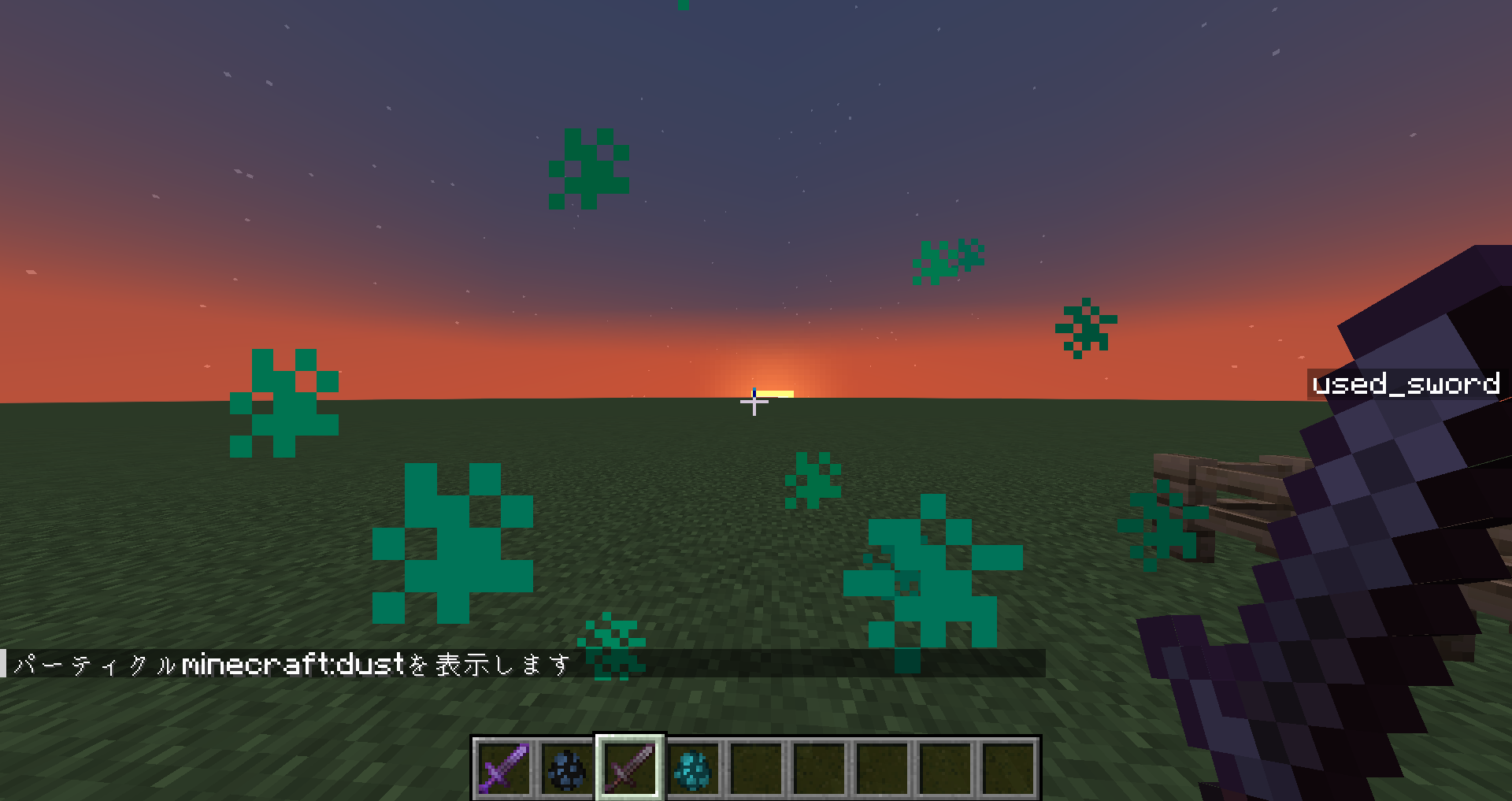Select the dark blue spawn egg in slot two
1512x801 pixels.
click(566, 769)
